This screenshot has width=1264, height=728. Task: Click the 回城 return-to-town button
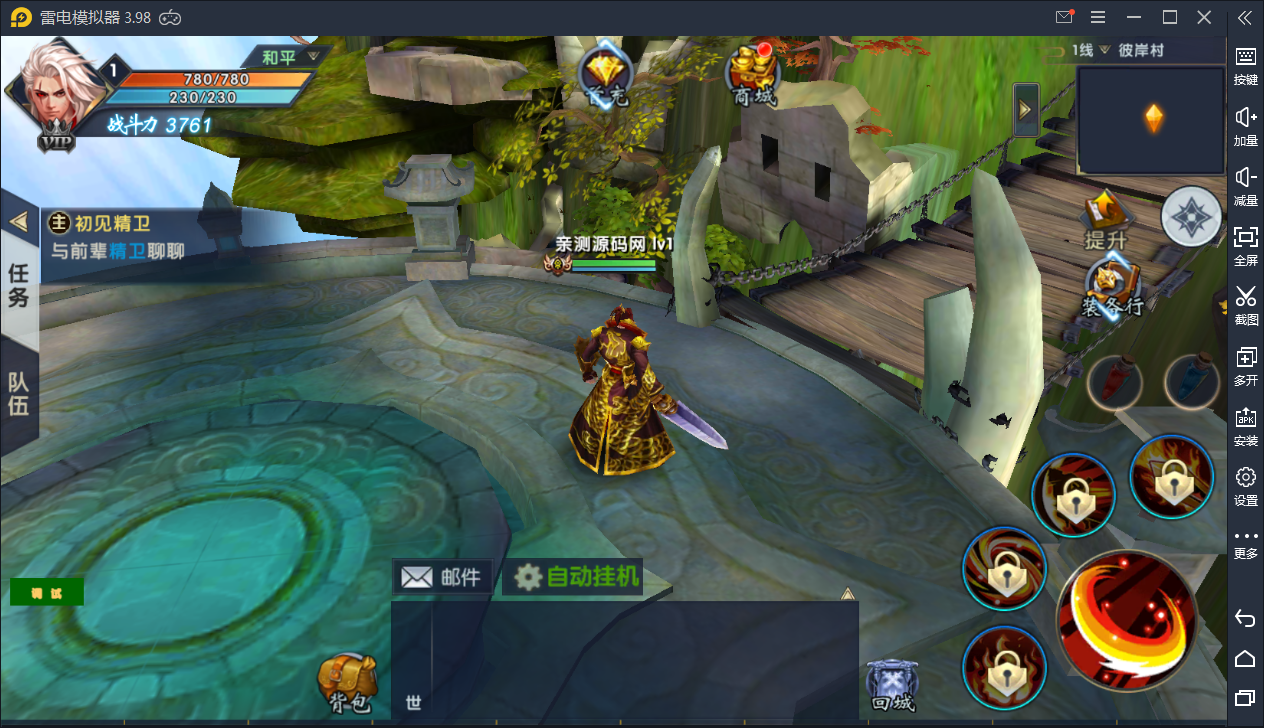(891, 686)
